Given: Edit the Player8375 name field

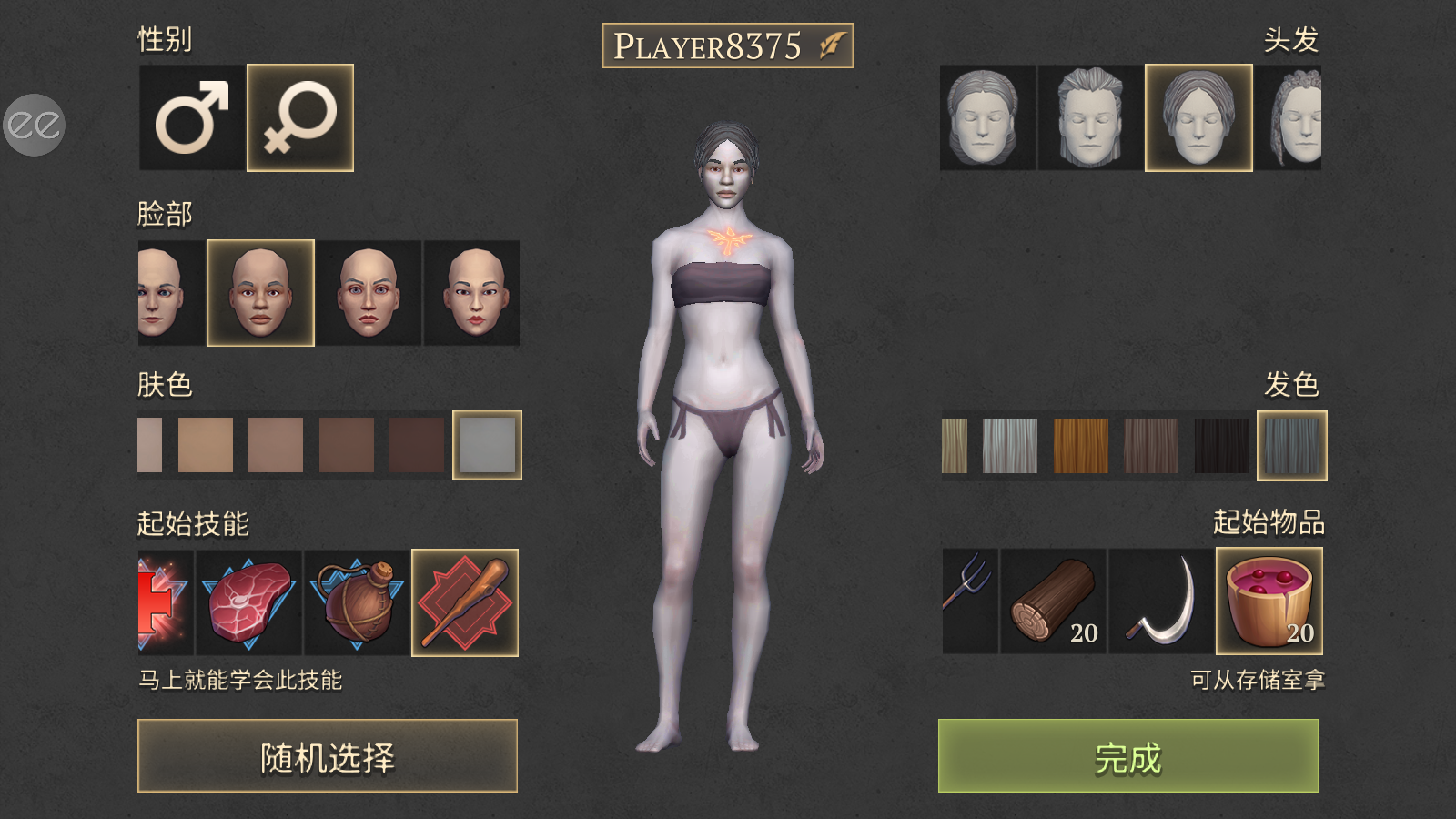Looking at the screenshot, I should [727, 45].
